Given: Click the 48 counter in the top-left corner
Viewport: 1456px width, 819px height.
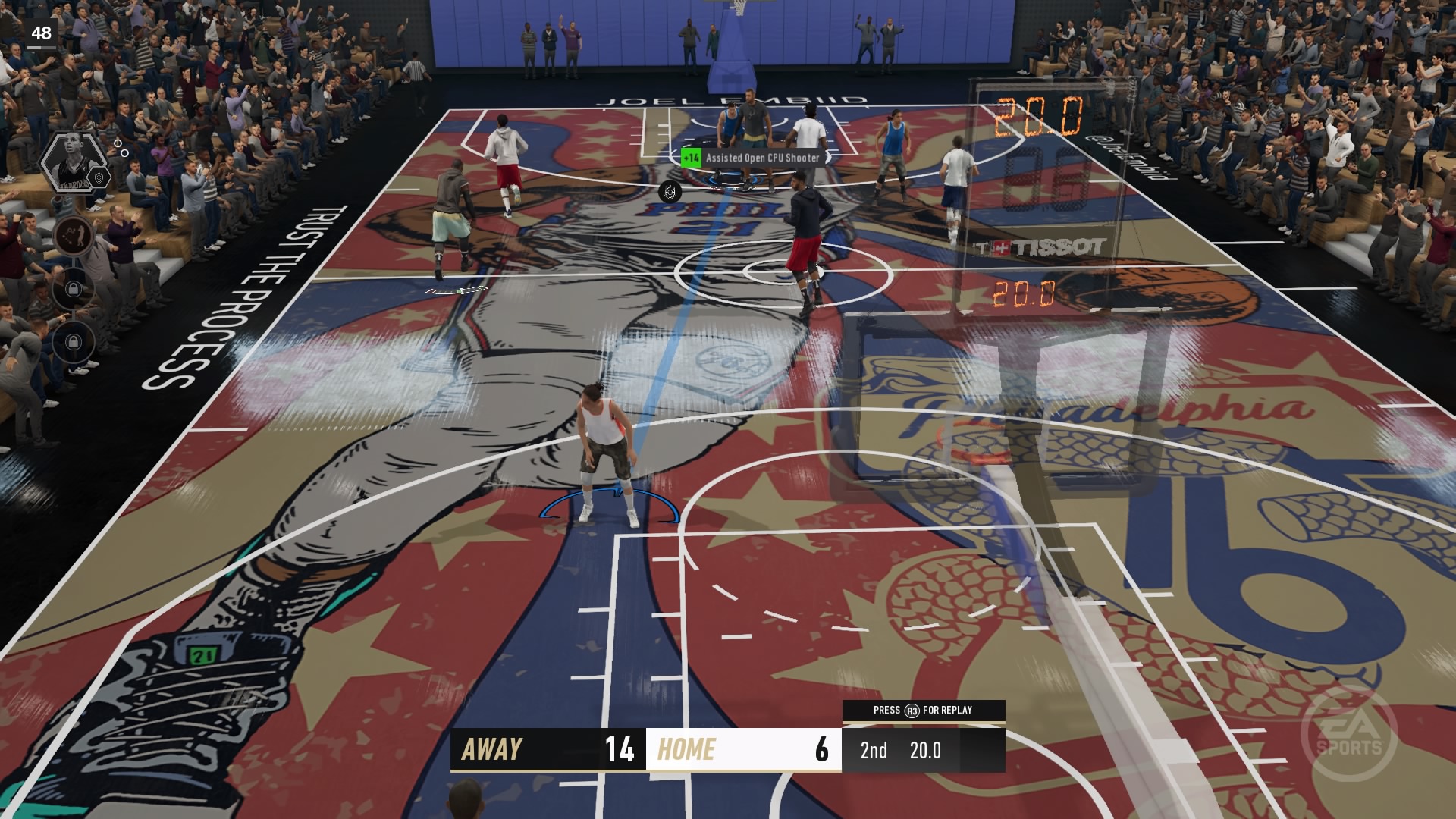Looking at the screenshot, I should coord(42,33).
